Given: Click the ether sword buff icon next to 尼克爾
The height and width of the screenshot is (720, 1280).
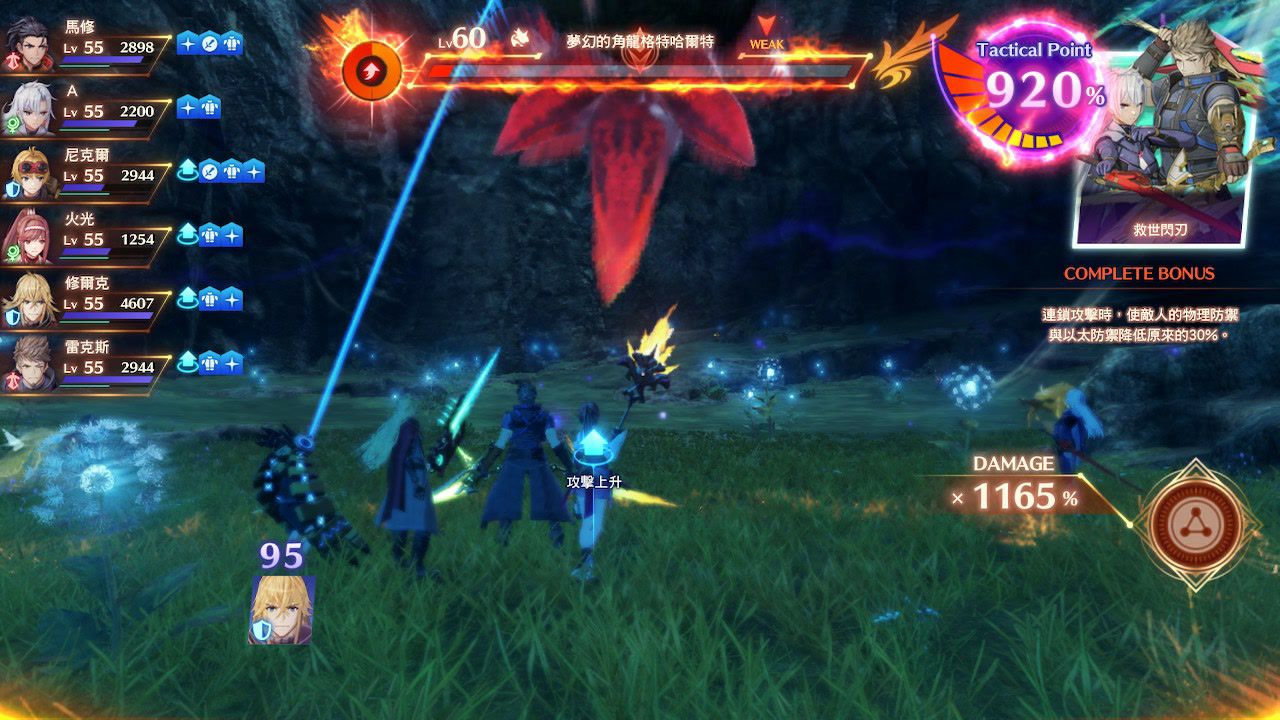Looking at the screenshot, I should (207, 173).
